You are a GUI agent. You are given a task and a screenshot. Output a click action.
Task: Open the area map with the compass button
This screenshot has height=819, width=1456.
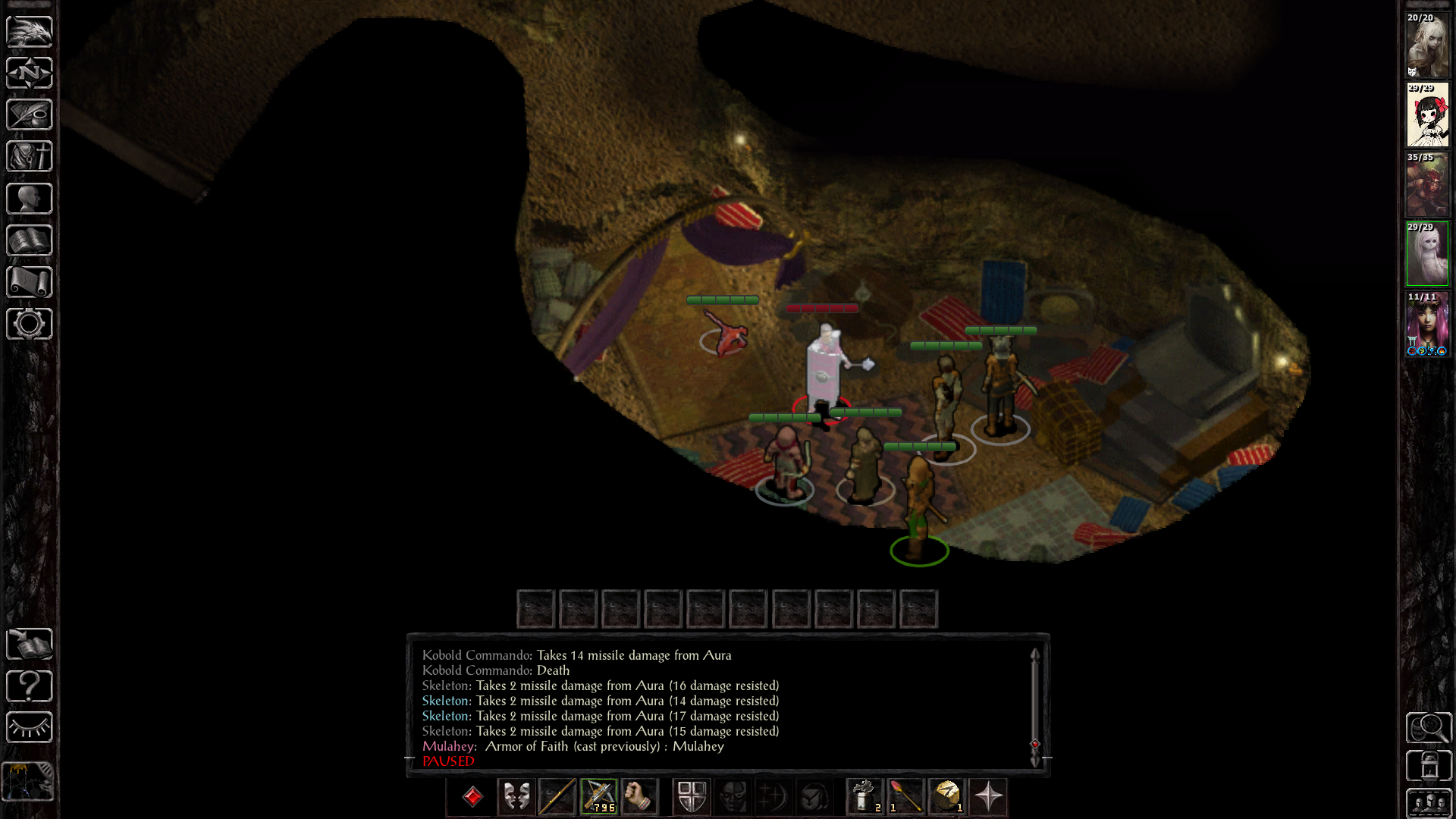tap(30, 73)
